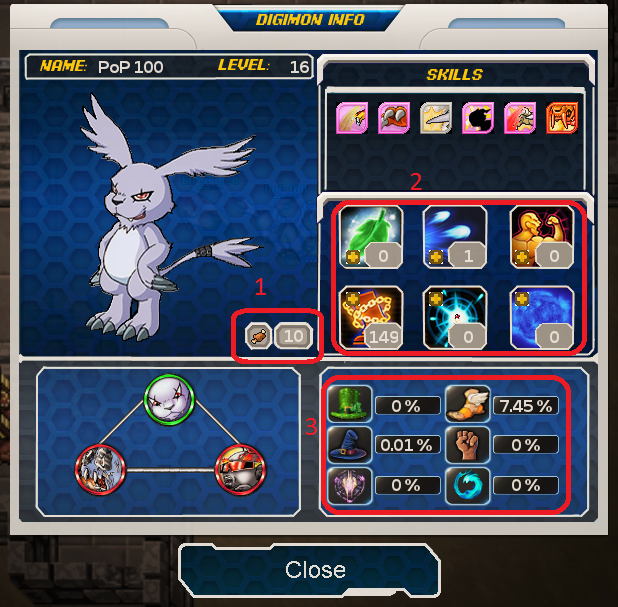
Task: Choose the red-ringed grey wolf evolution node
Action: point(101,468)
